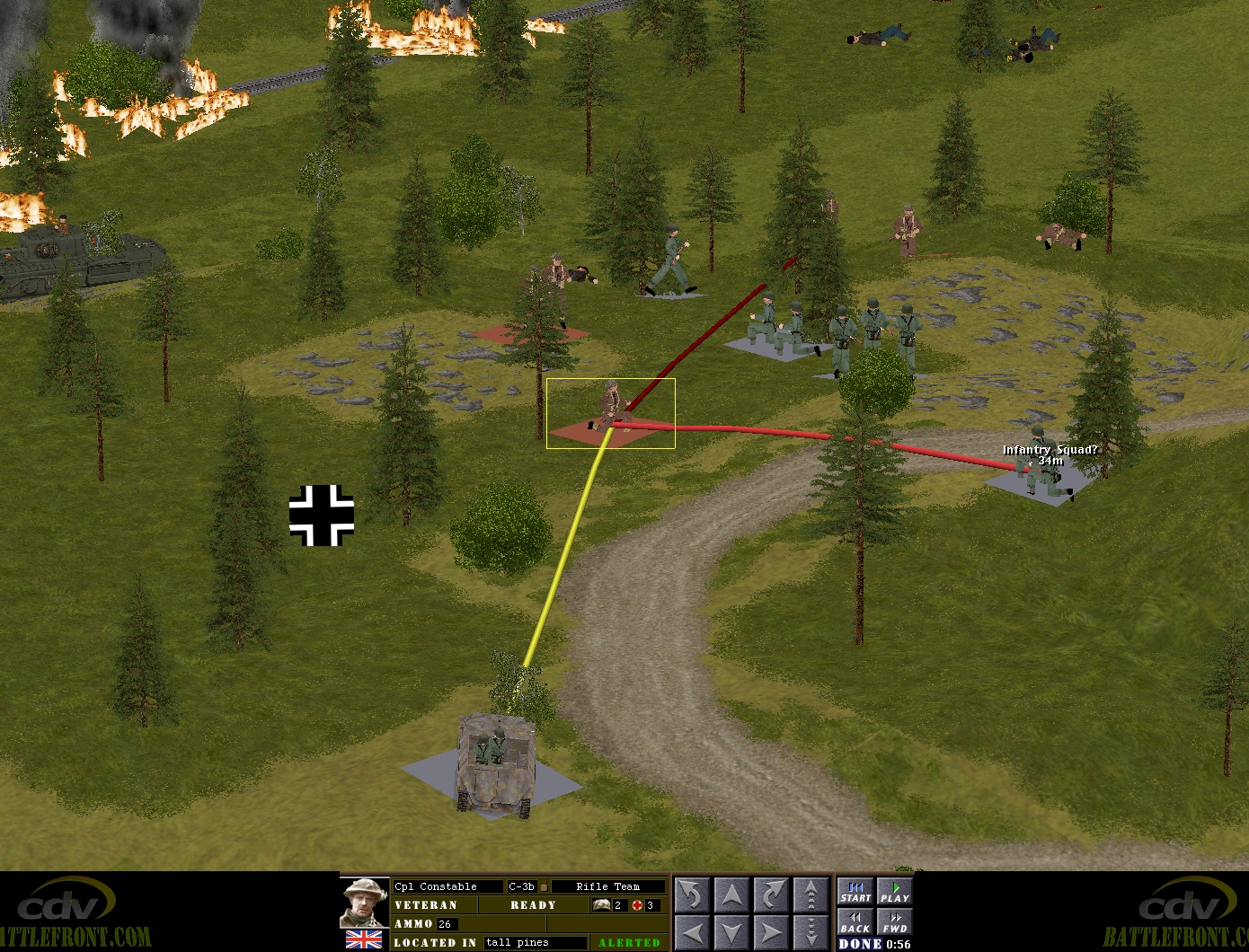
Task: Pan the camera left with the left arrow
Action: pyautogui.click(x=692, y=931)
